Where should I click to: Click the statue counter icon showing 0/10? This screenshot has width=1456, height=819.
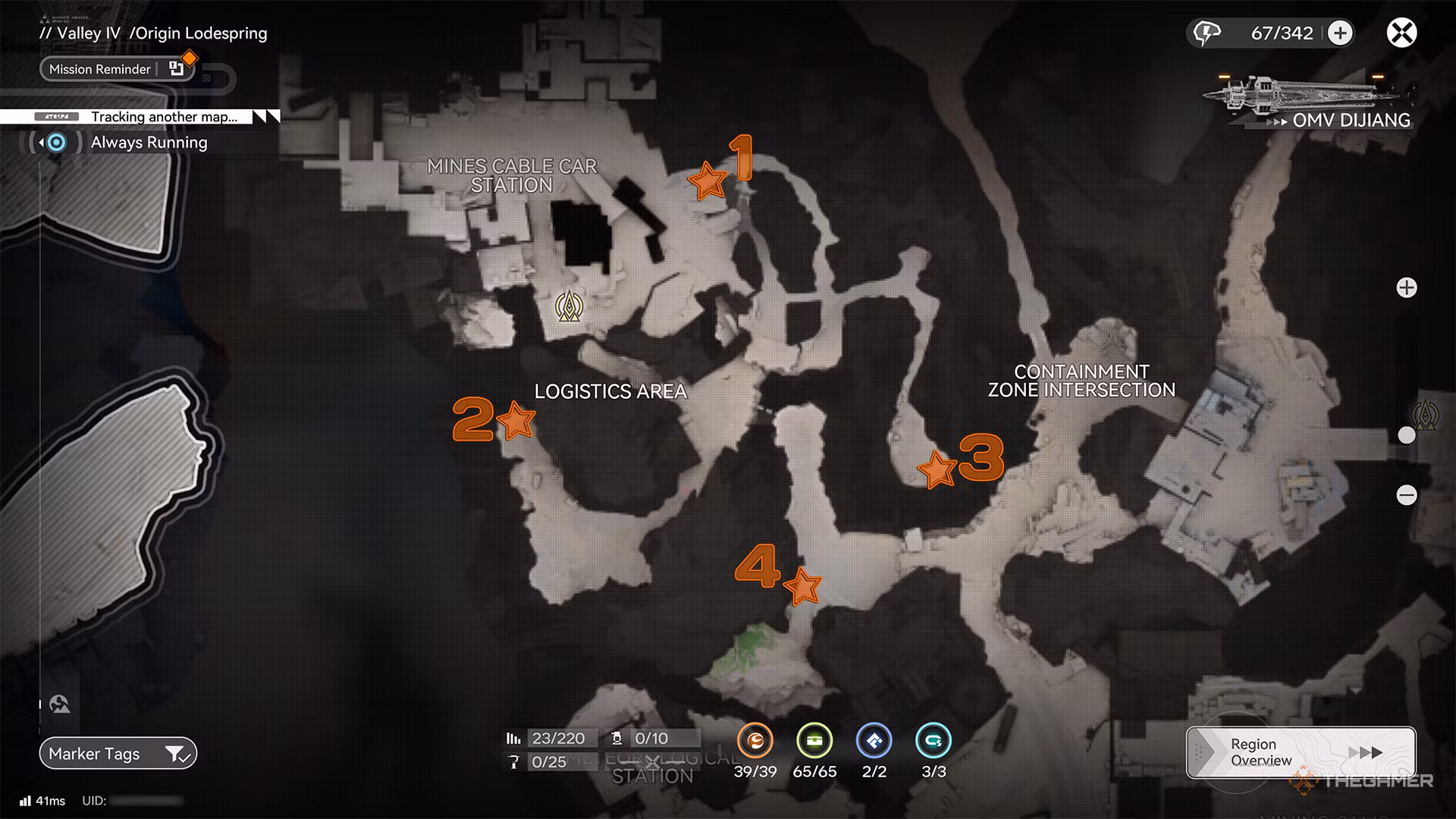618,736
